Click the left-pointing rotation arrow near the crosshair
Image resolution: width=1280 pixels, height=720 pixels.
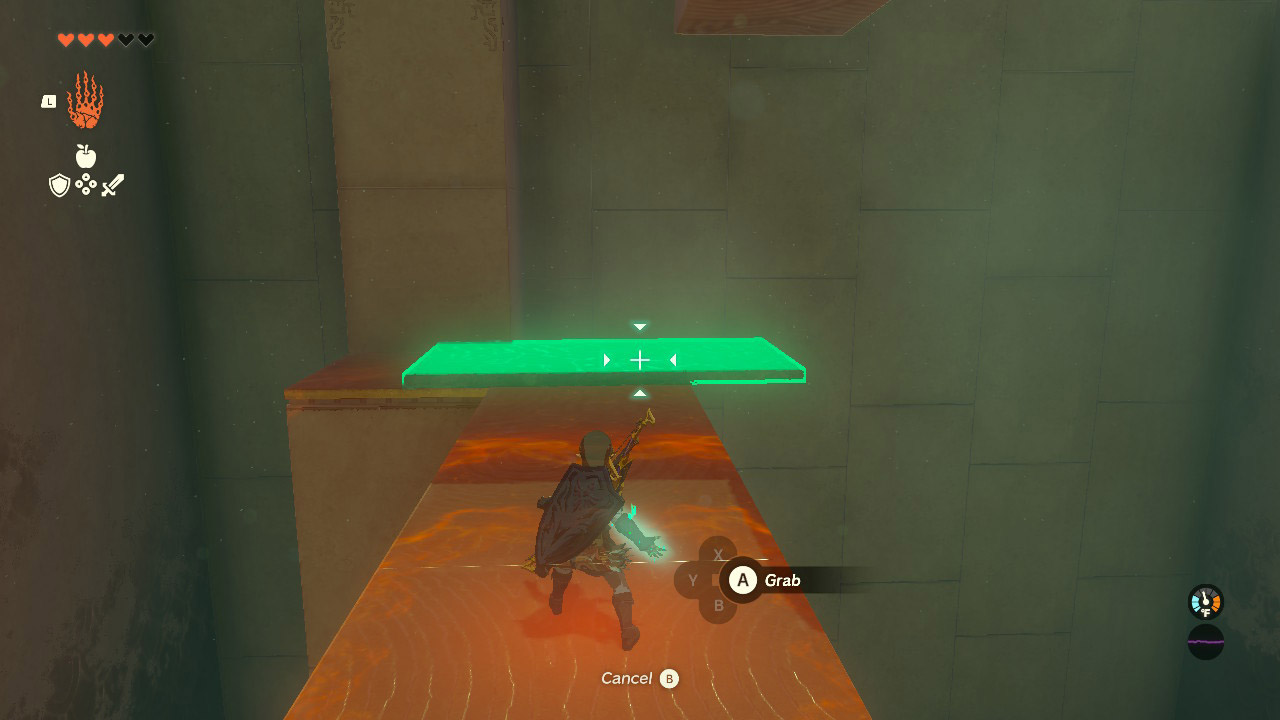[x=673, y=359]
